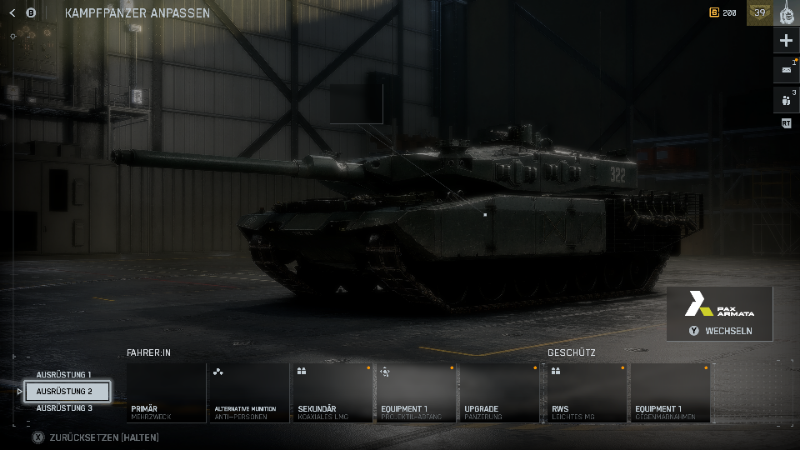Choose the Ausrüstung 2 loadout
800x450 pixels.
[66, 391]
